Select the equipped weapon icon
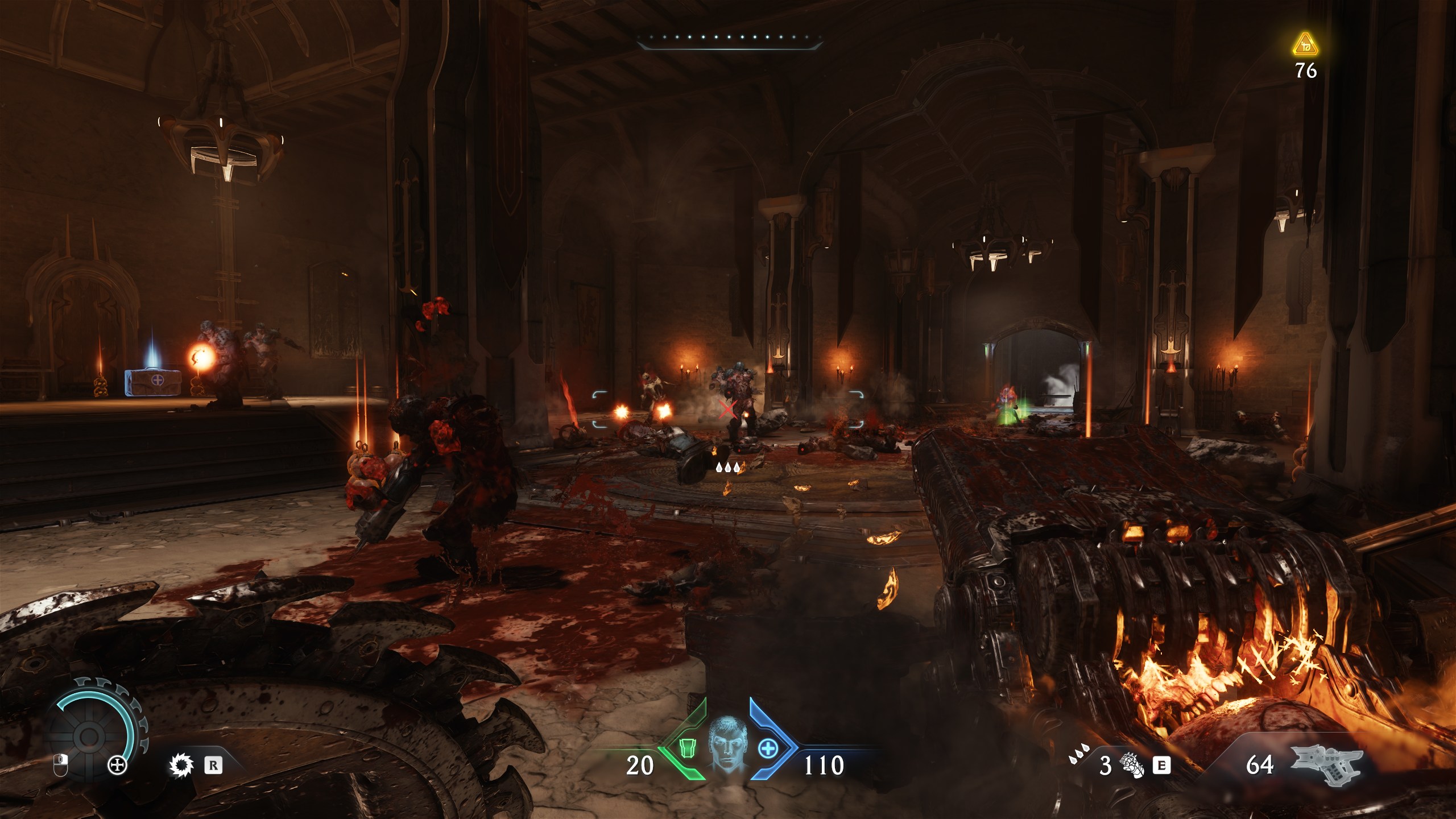This screenshot has height=819, width=1456. [1326, 764]
